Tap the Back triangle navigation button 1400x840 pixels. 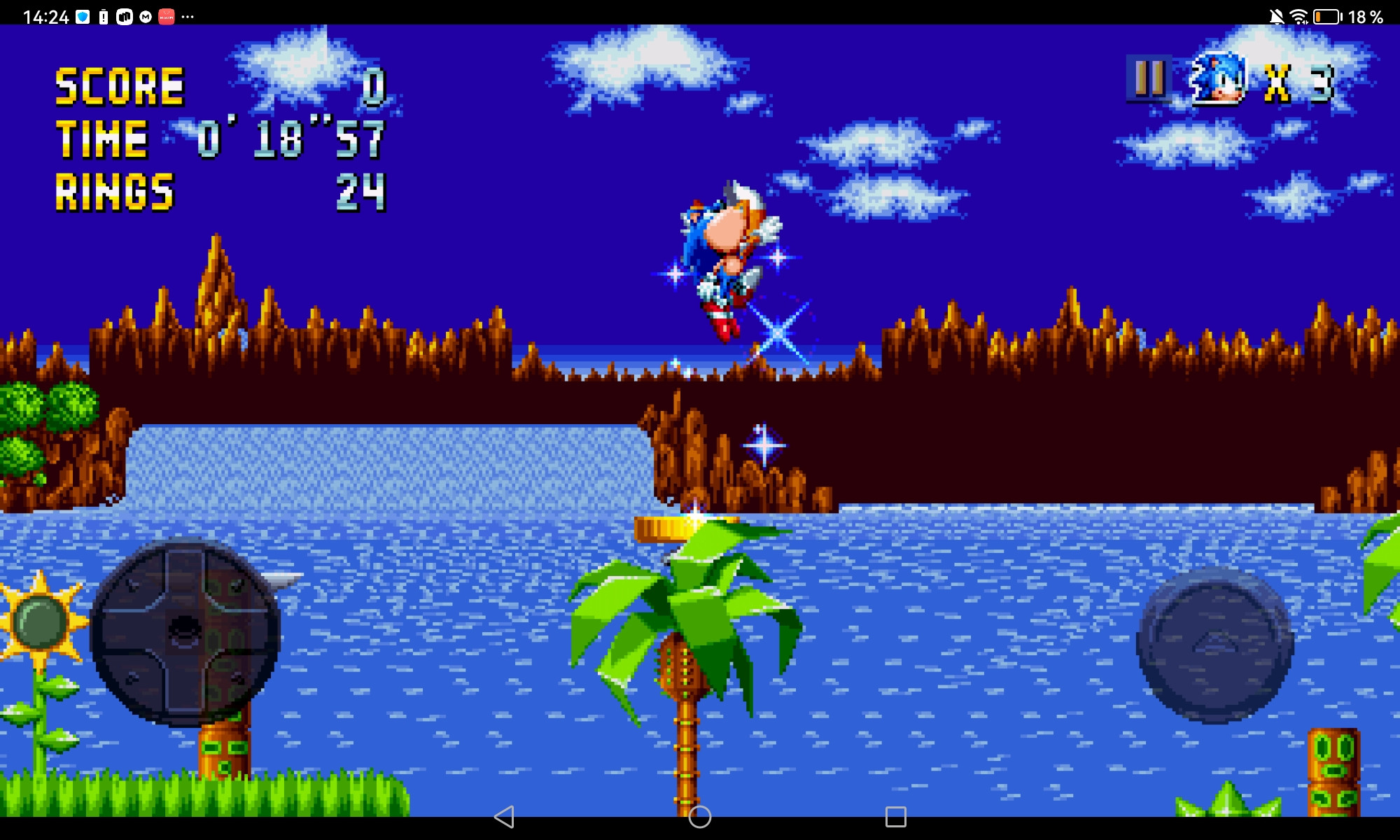click(x=505, y=818)
